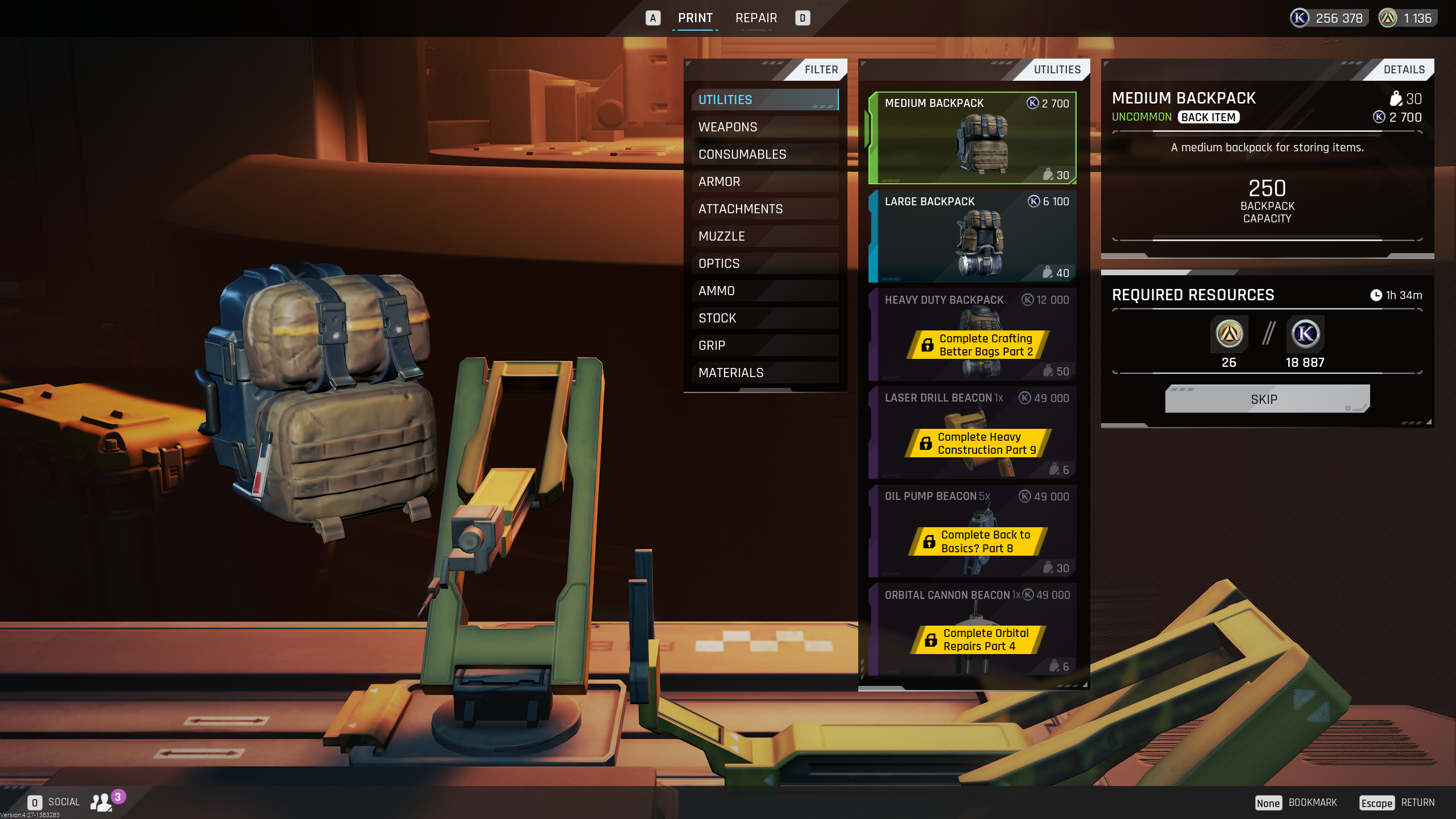
Task: Choose the Optics filter
Action: (764, 263)
